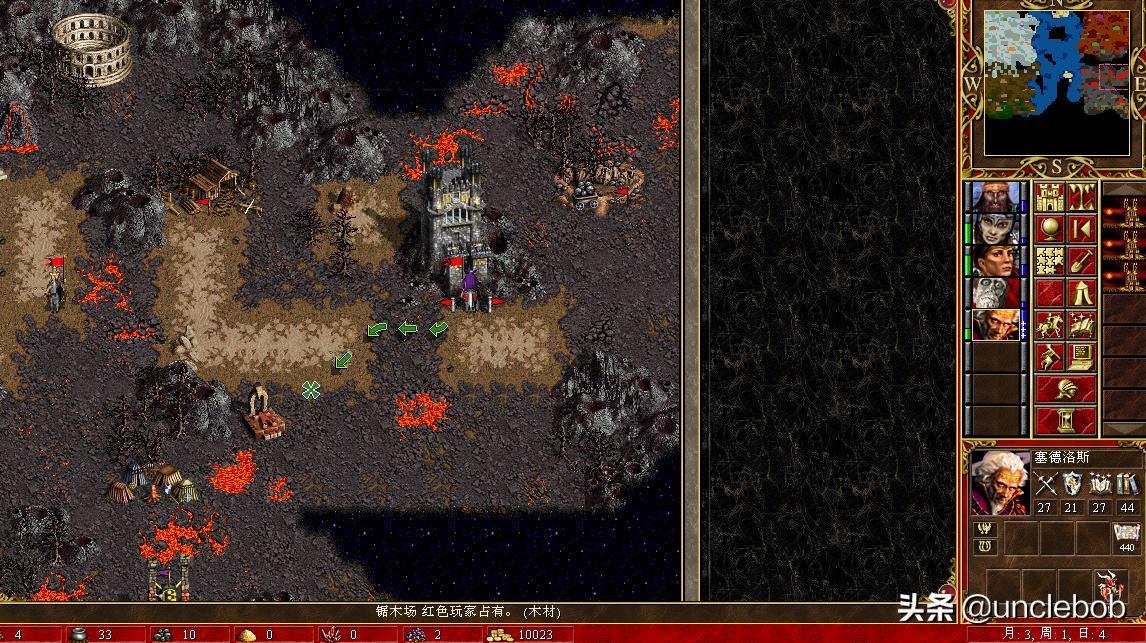The height and width of the screenshot is (643, 1146).
Task: Select next hero with the helmet button
Action: (1065, 388)
